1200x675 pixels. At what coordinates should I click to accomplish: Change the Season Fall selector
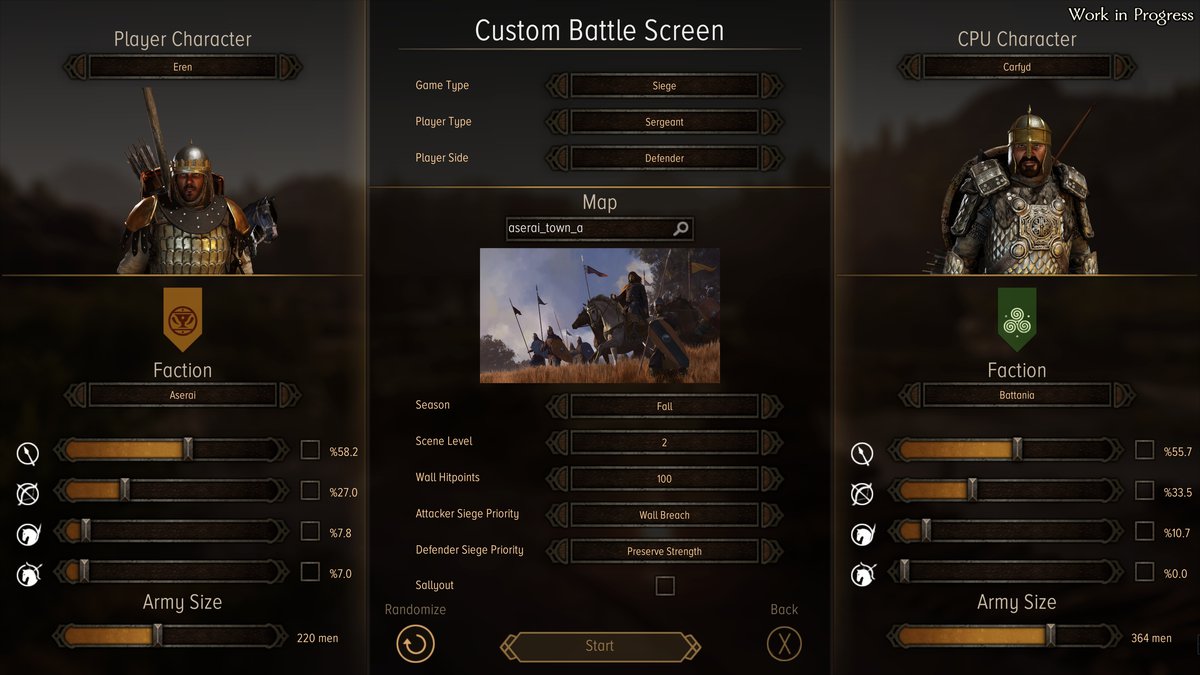664,406
